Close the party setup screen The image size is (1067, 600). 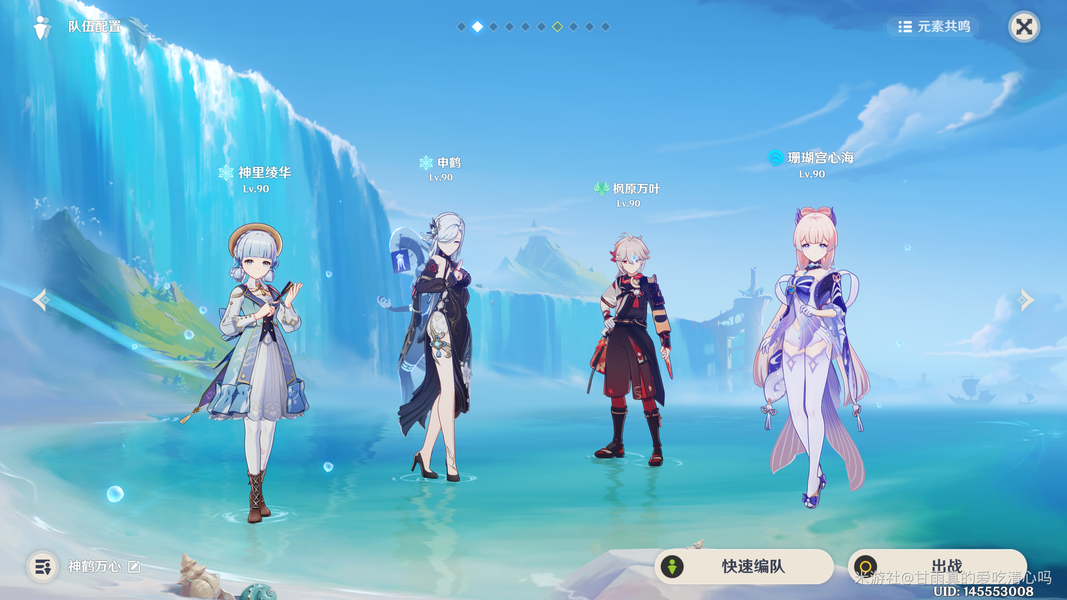[x=1023, y=27]
